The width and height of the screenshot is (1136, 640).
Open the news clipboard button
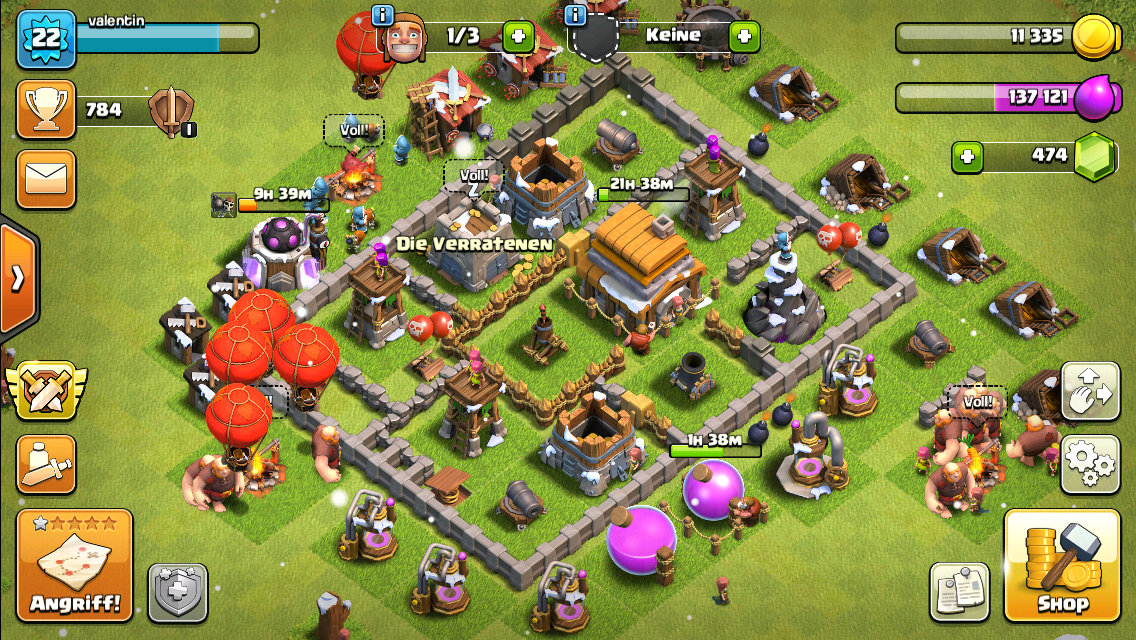pos(959,591)
